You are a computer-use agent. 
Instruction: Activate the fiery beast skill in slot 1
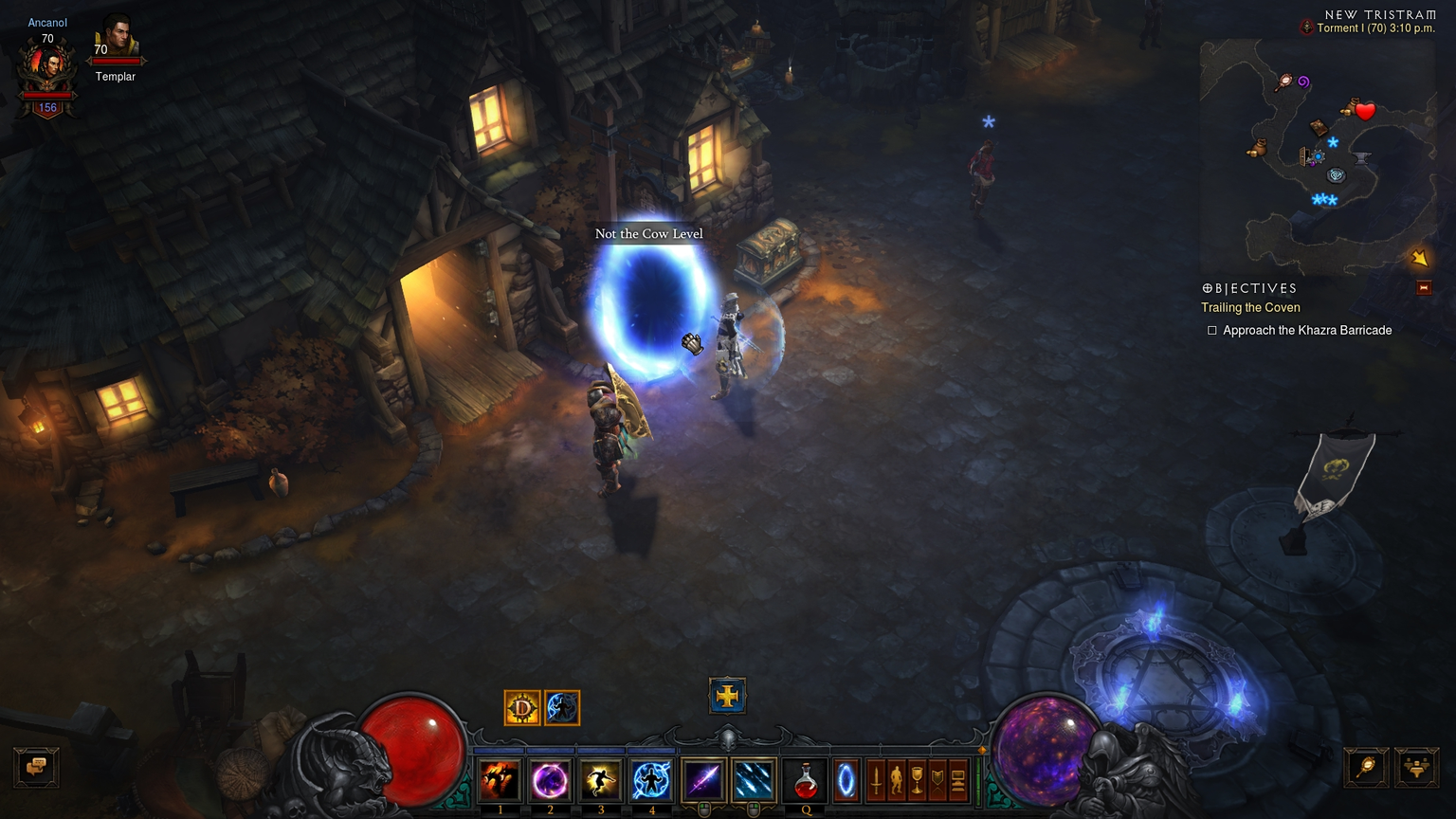click(x=500, y=780)
